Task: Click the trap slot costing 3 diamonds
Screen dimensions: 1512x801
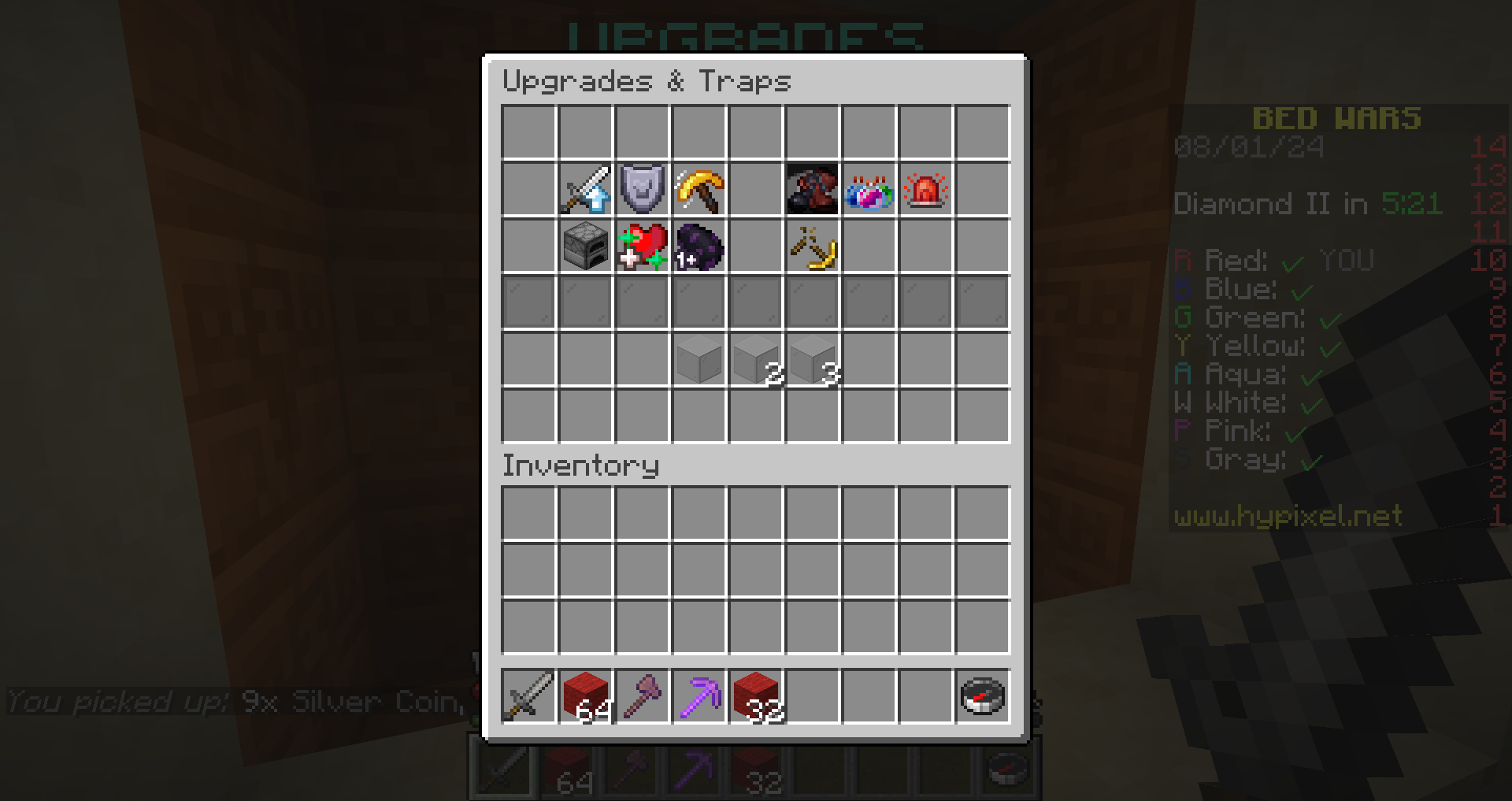Action: [812, 361]
